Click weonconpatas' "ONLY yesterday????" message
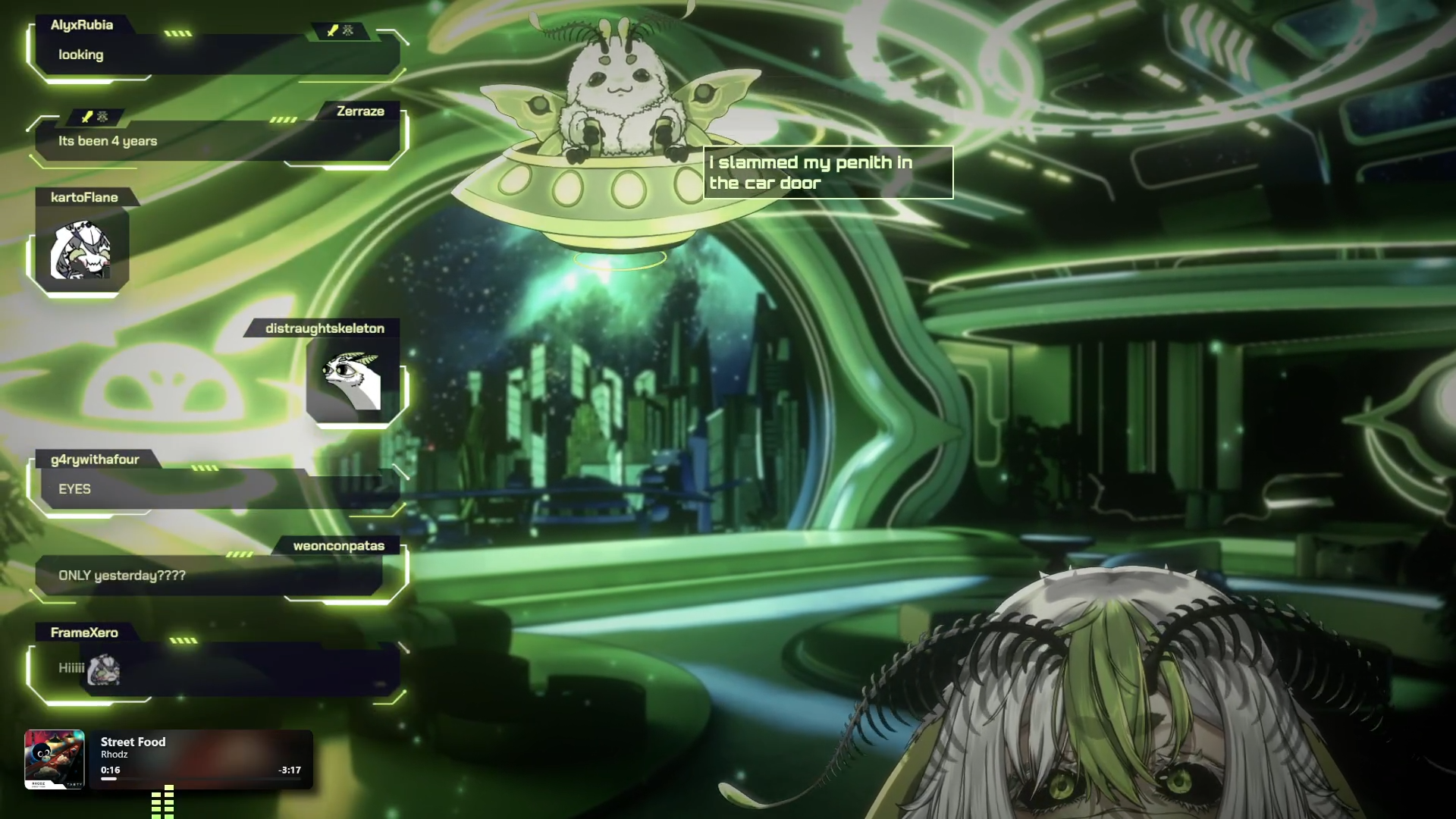The image size is (1456, 819). pos(122,576)
